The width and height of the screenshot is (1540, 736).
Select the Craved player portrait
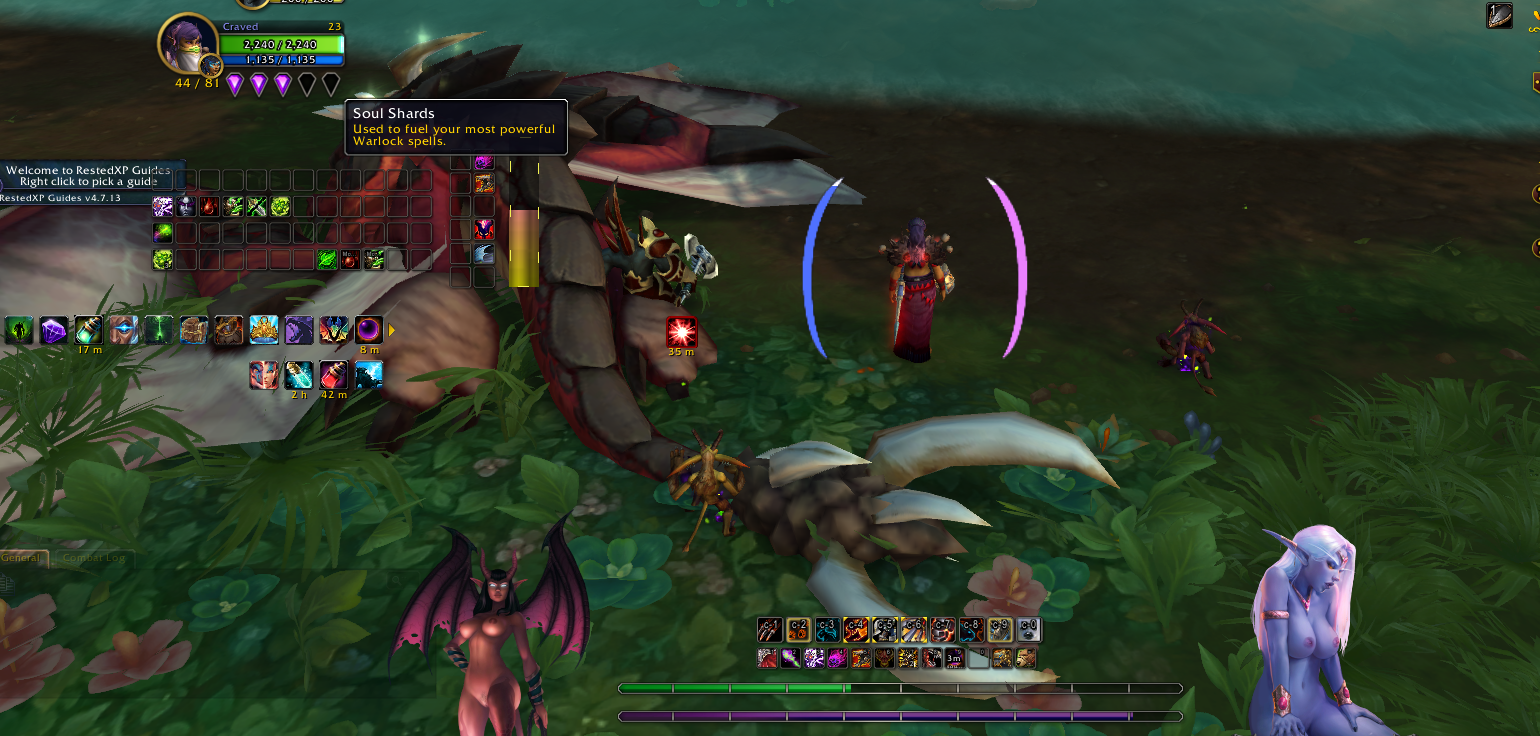187,44
